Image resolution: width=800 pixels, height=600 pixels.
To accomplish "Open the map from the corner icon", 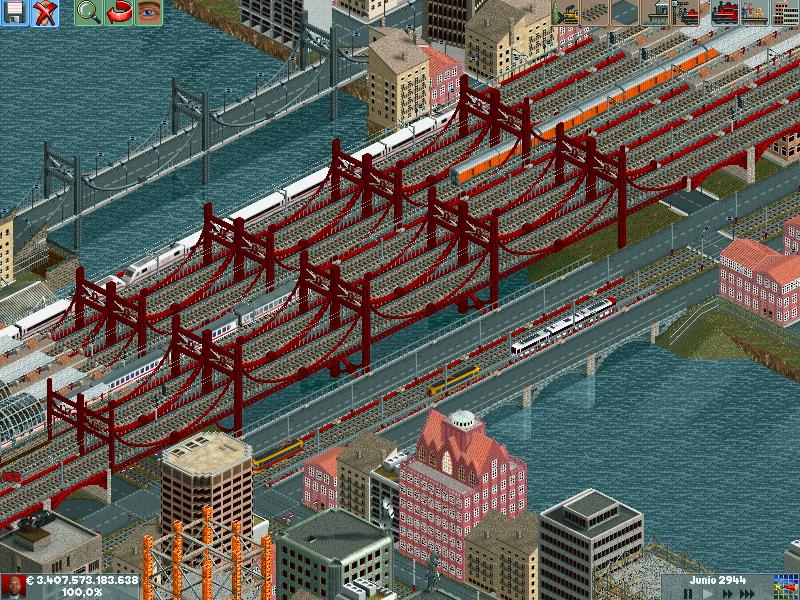I will pyautogui.click(x=785, y=586).
